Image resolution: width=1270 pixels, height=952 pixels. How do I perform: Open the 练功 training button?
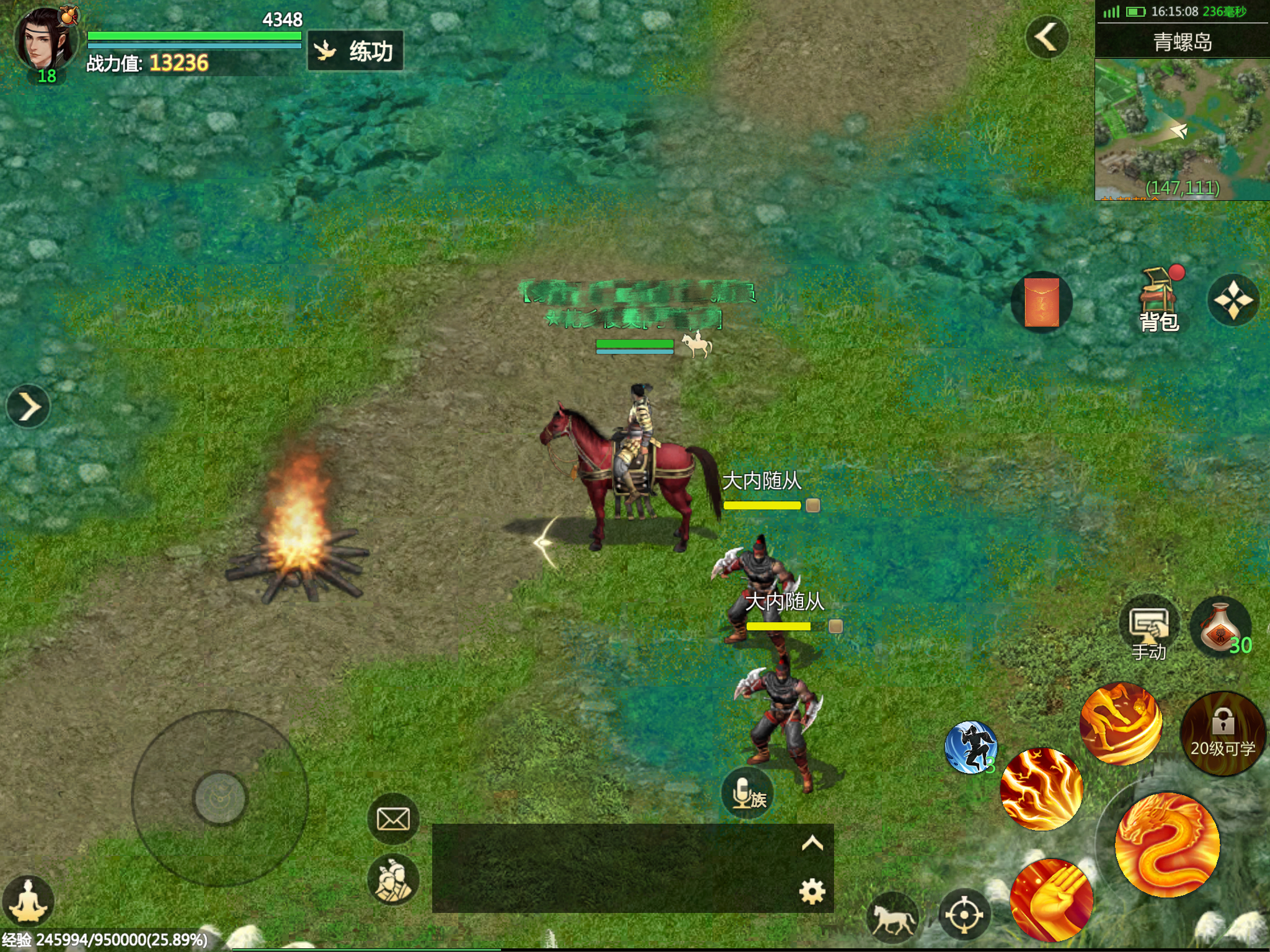356,51
